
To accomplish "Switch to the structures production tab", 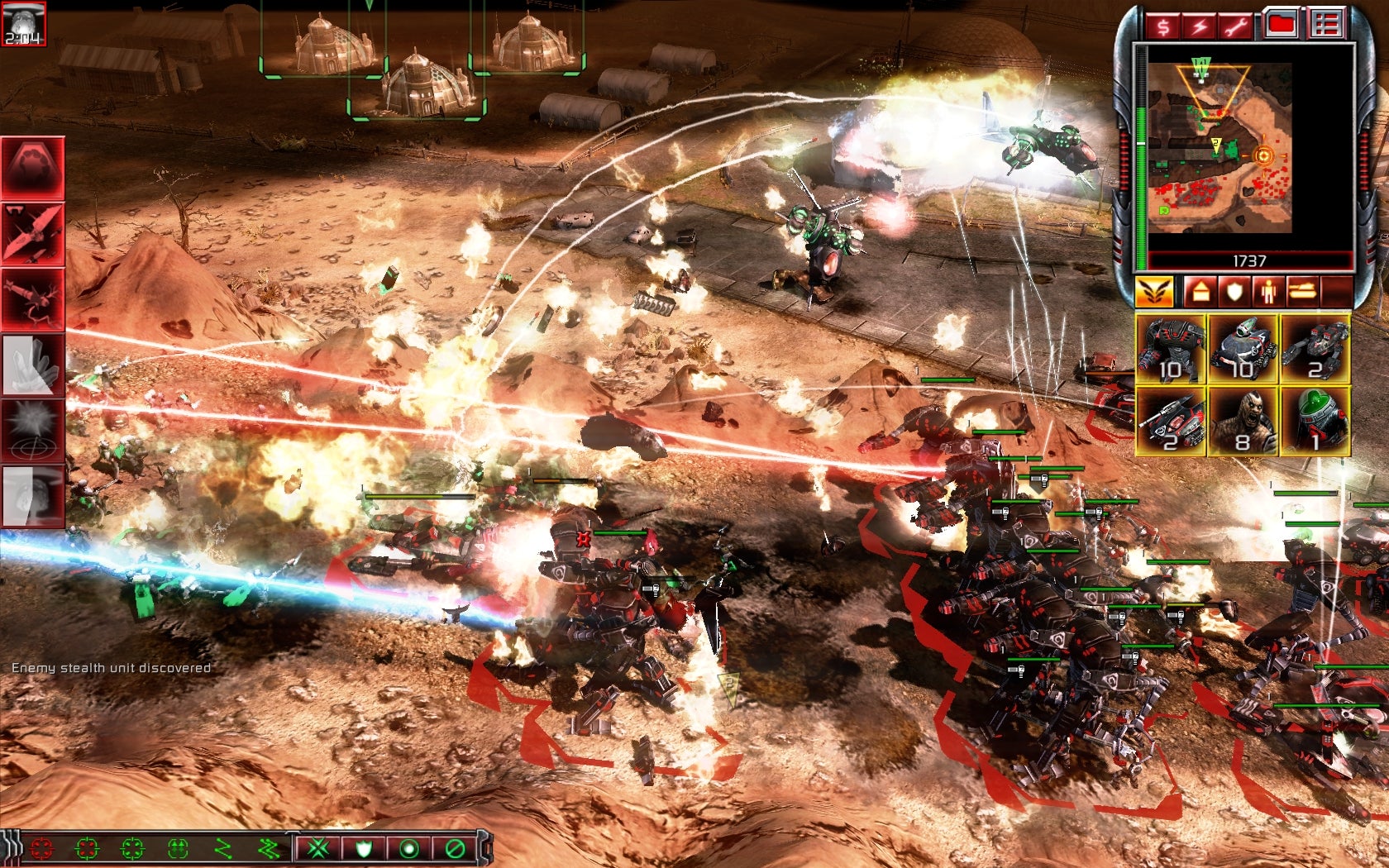I will point(1199,292).
